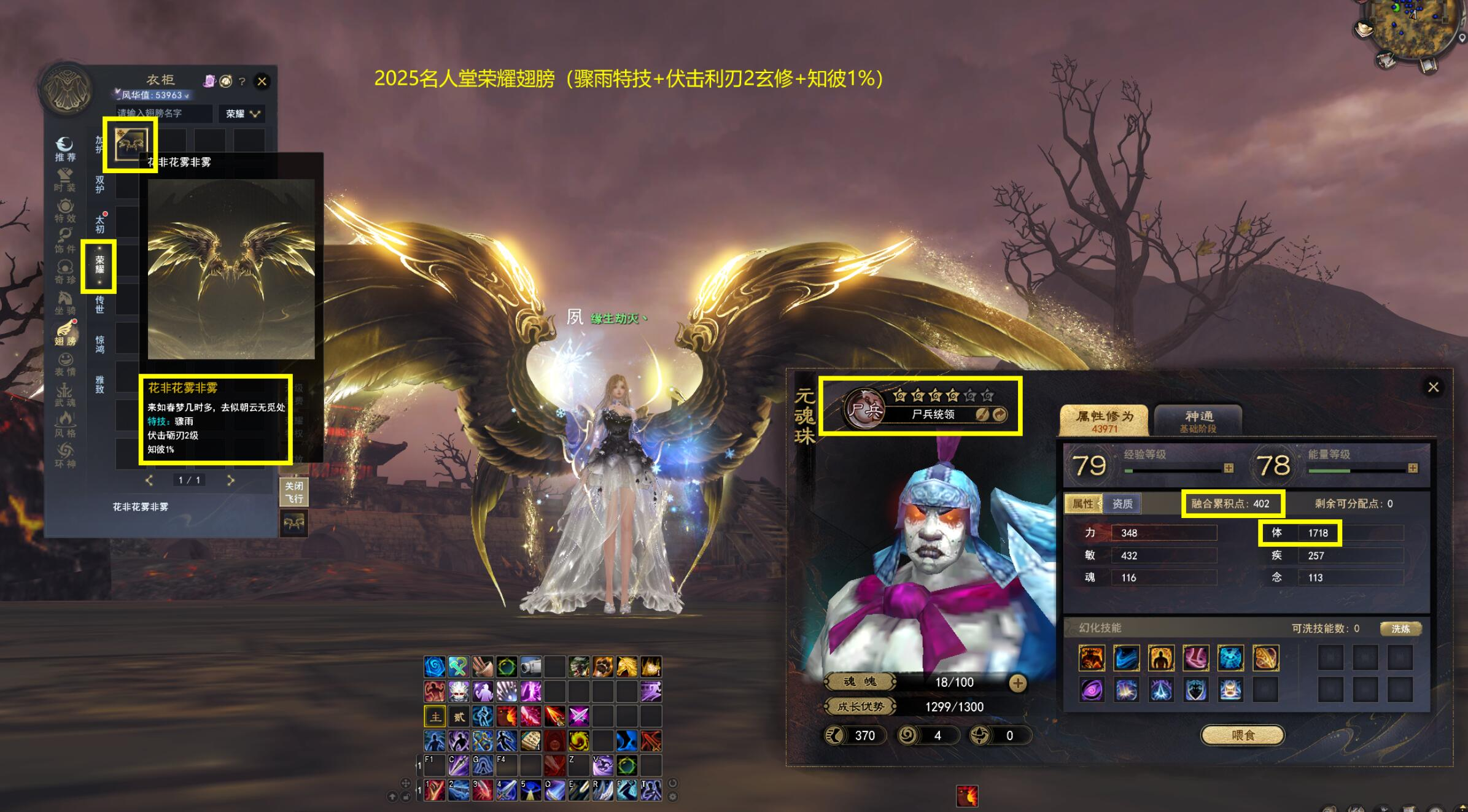Viewport: 1468px width, 812px height.
Task: Select the 太初 wing tier tab
Action: [99, 224]
